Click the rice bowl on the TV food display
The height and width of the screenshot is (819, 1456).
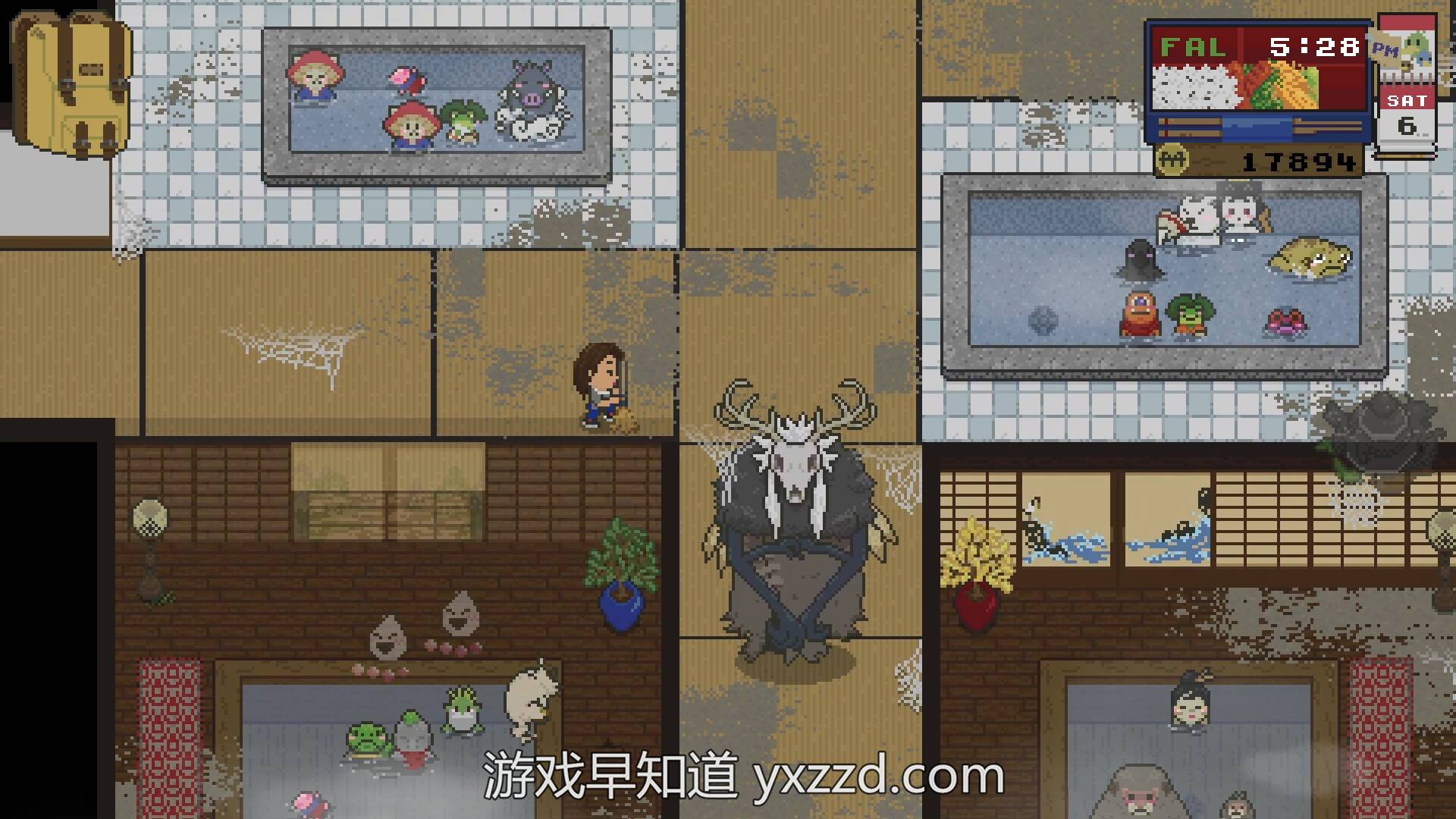pyautogui.click(x=1194, y=87)
